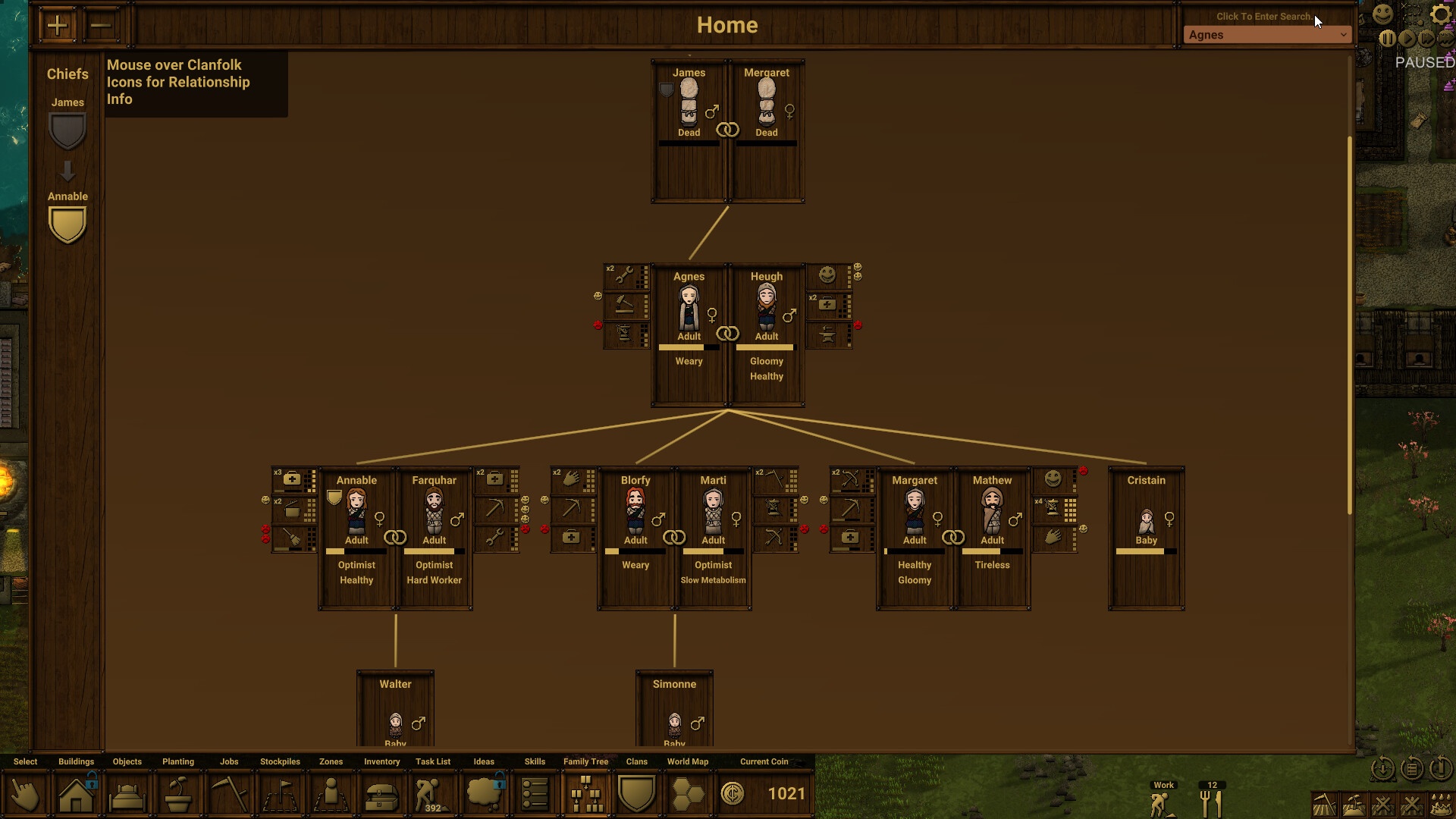
Task: Open the Buildings menu house icon
Action: pos(77,794)
